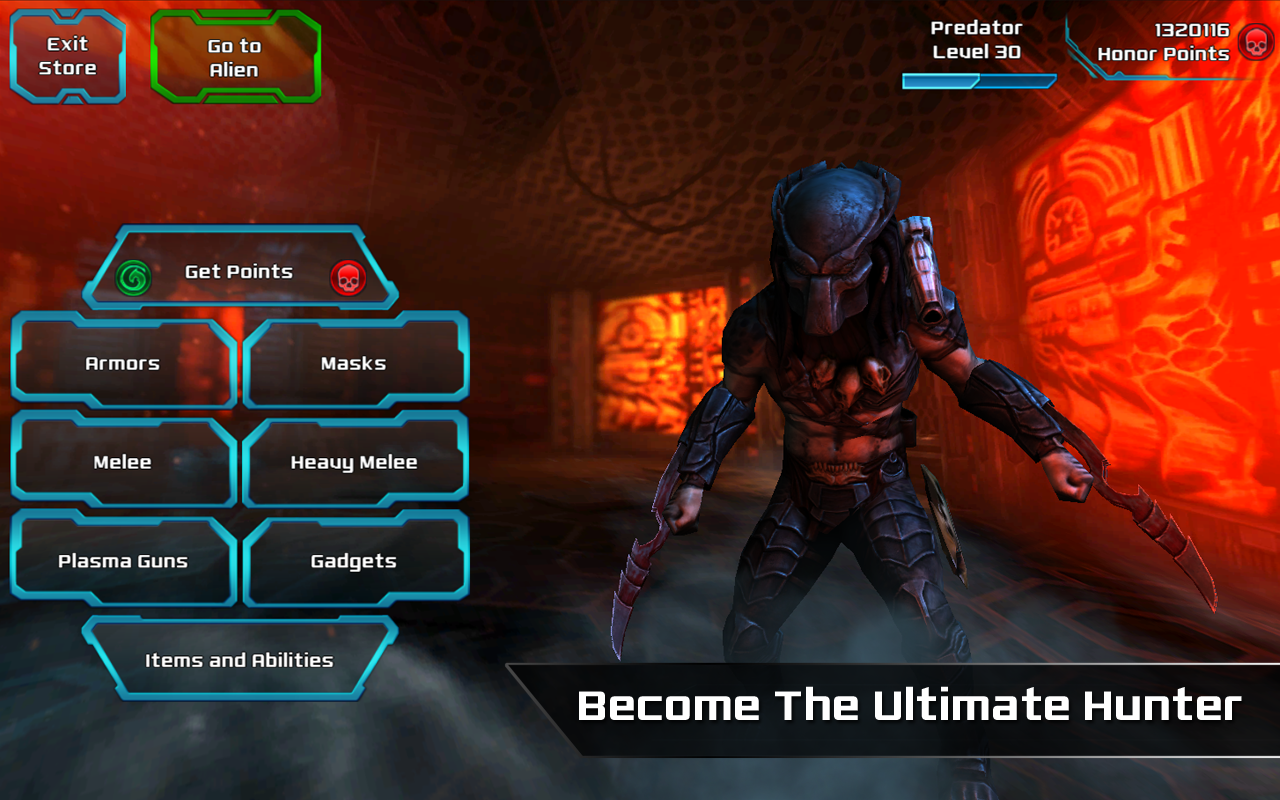Select the Melee weapons category
The width and height of the screenshot is (1280, 800).
[x=122, y=462]
